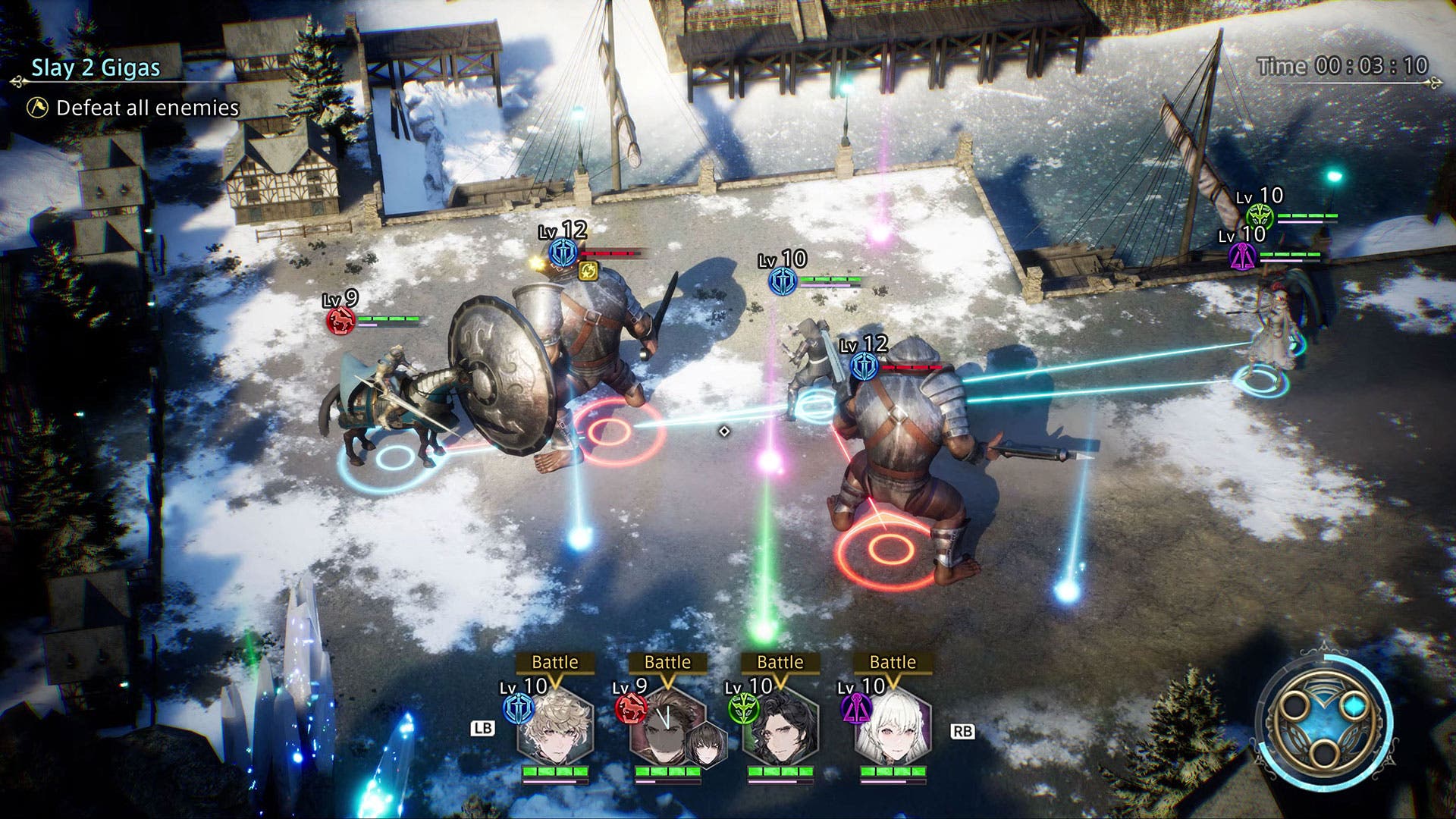
Task: Select the green sharpshooter crest on the third portrait
Action: coord(743,707)
